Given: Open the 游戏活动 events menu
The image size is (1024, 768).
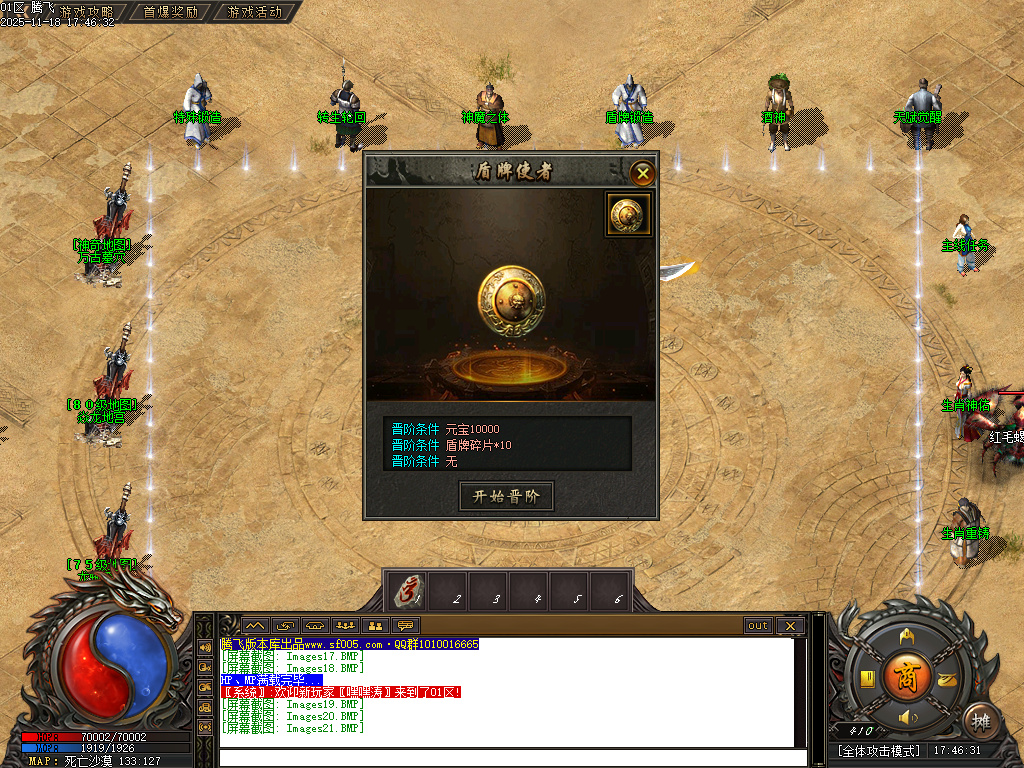Looking at the screenshot, I should pos(254,12).
